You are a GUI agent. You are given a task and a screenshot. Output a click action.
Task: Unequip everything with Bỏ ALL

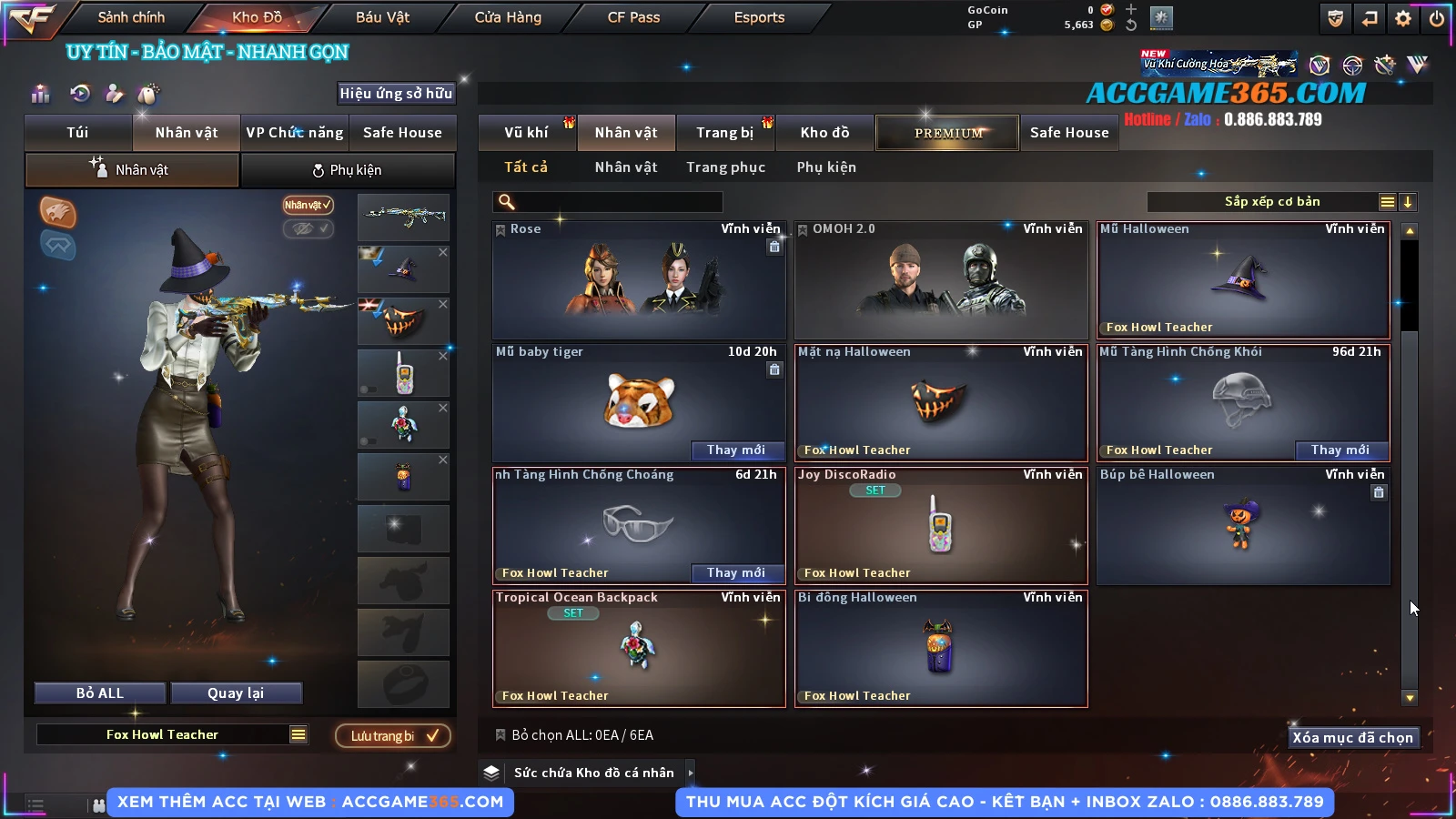pos(100,693)
